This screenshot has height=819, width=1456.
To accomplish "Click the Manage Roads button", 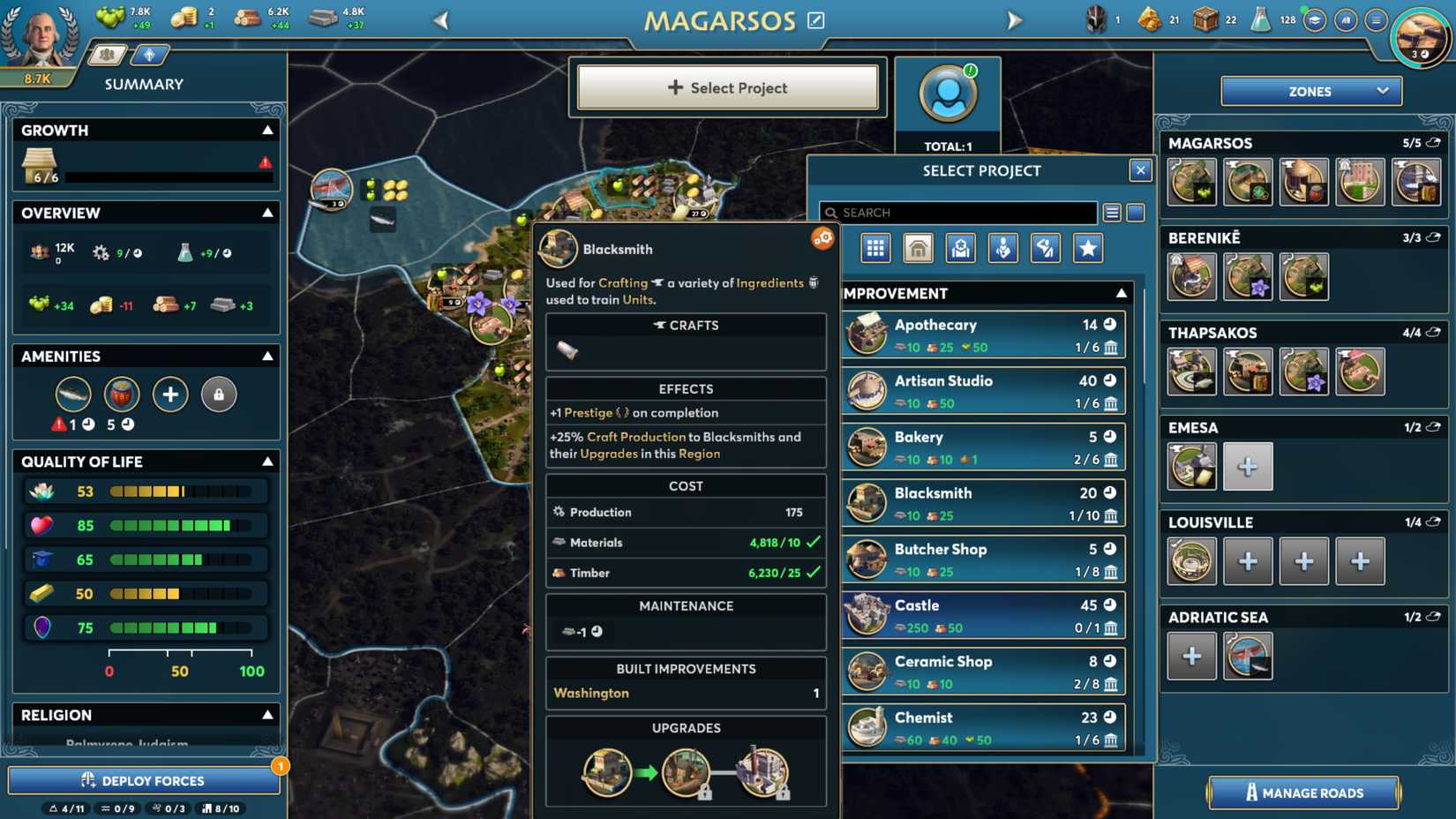I will 1302,793.
